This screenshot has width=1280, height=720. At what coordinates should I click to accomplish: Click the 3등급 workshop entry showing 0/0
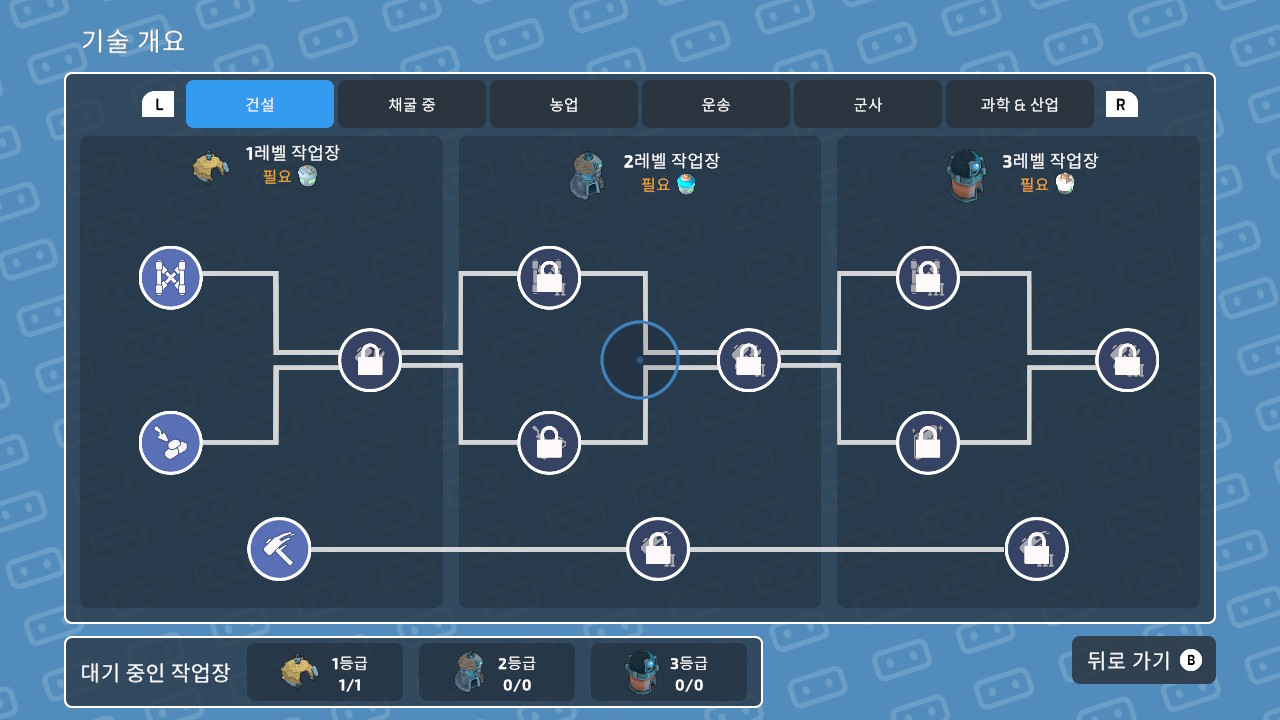click(669, 671)
